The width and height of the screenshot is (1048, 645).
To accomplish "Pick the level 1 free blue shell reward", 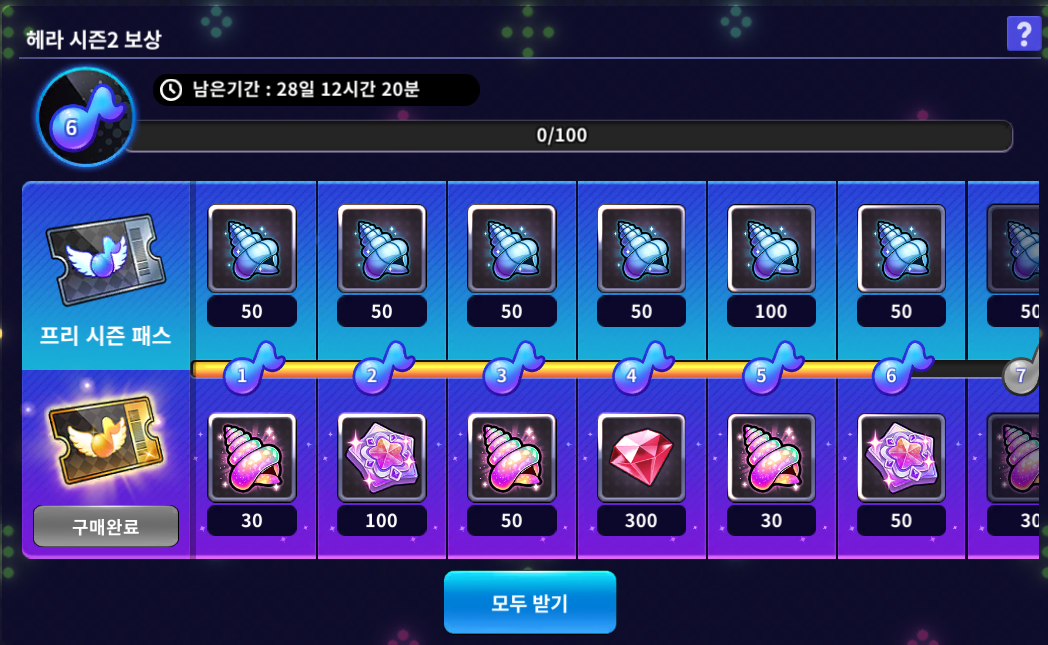I will point(252,248).
